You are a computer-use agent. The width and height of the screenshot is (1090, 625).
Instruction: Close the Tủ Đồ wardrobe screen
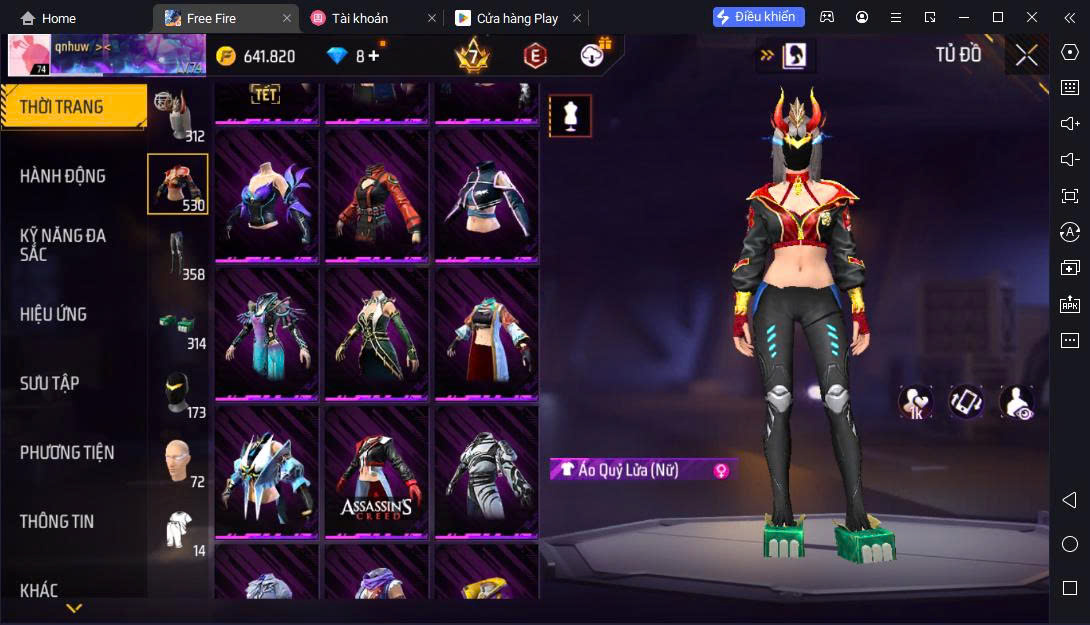point(1026,56)
